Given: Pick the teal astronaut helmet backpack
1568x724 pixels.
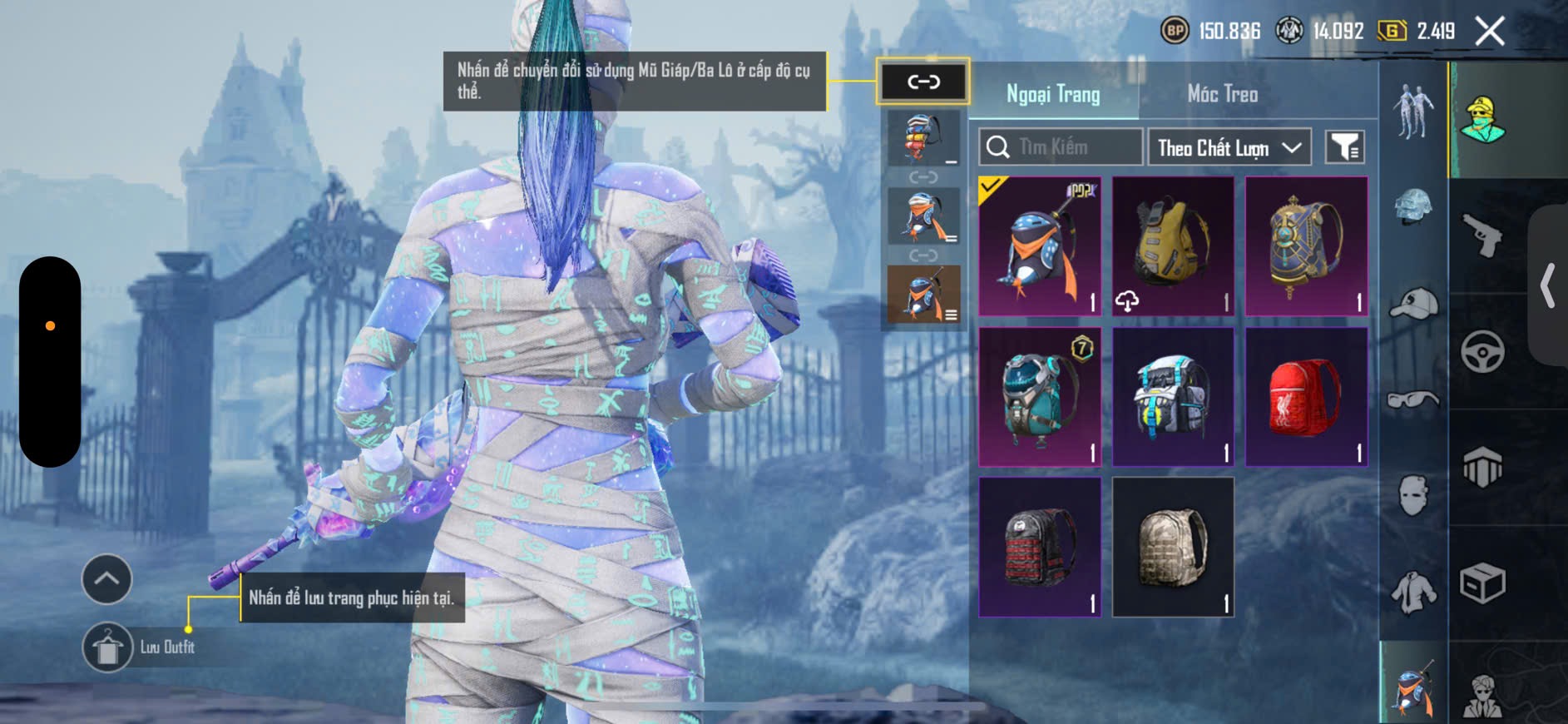Looking at the screenshot, I should [1040, 397].
